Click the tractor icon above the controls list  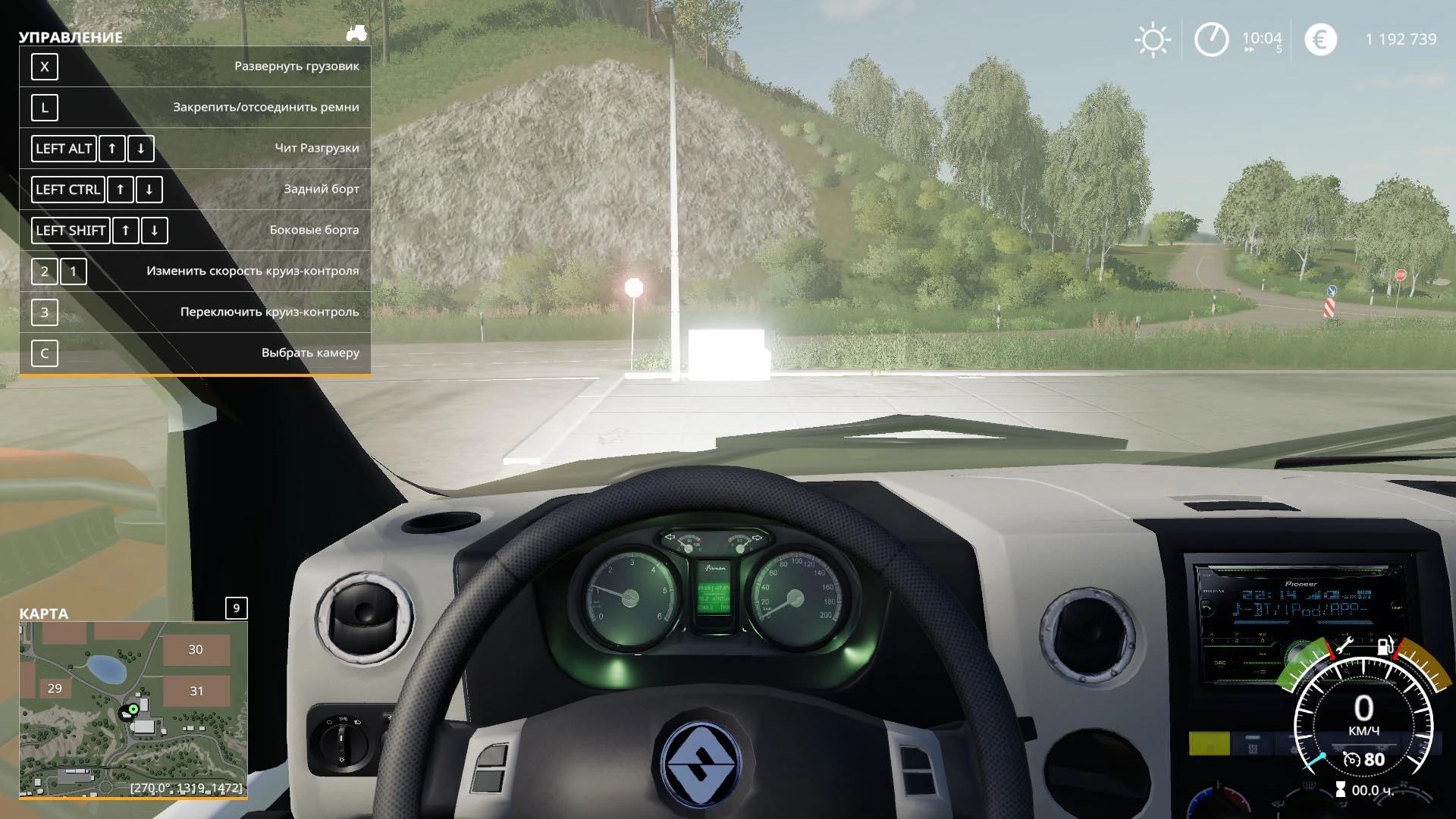click(356, 33)
